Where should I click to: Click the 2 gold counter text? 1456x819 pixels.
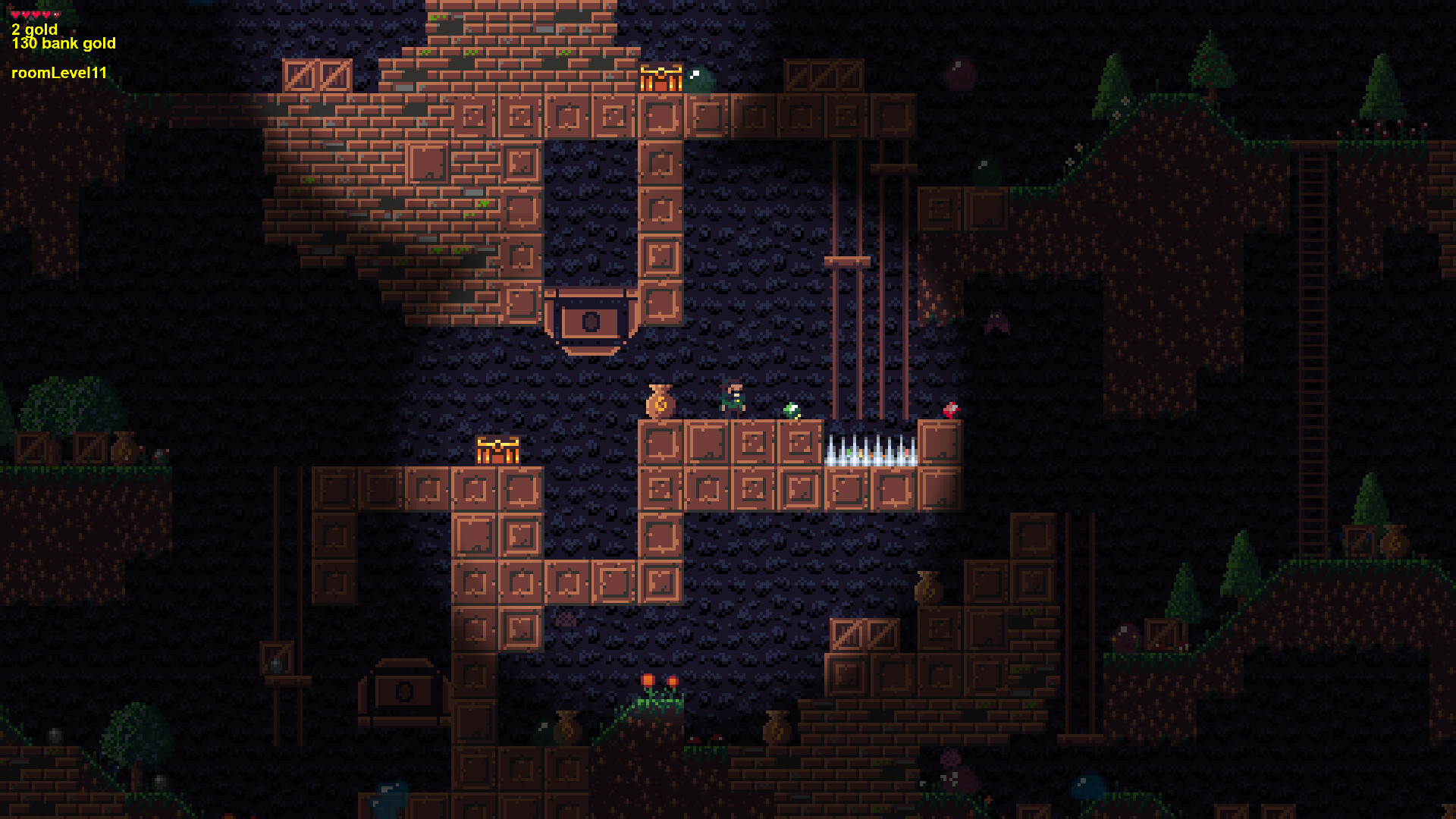[34, 30]
